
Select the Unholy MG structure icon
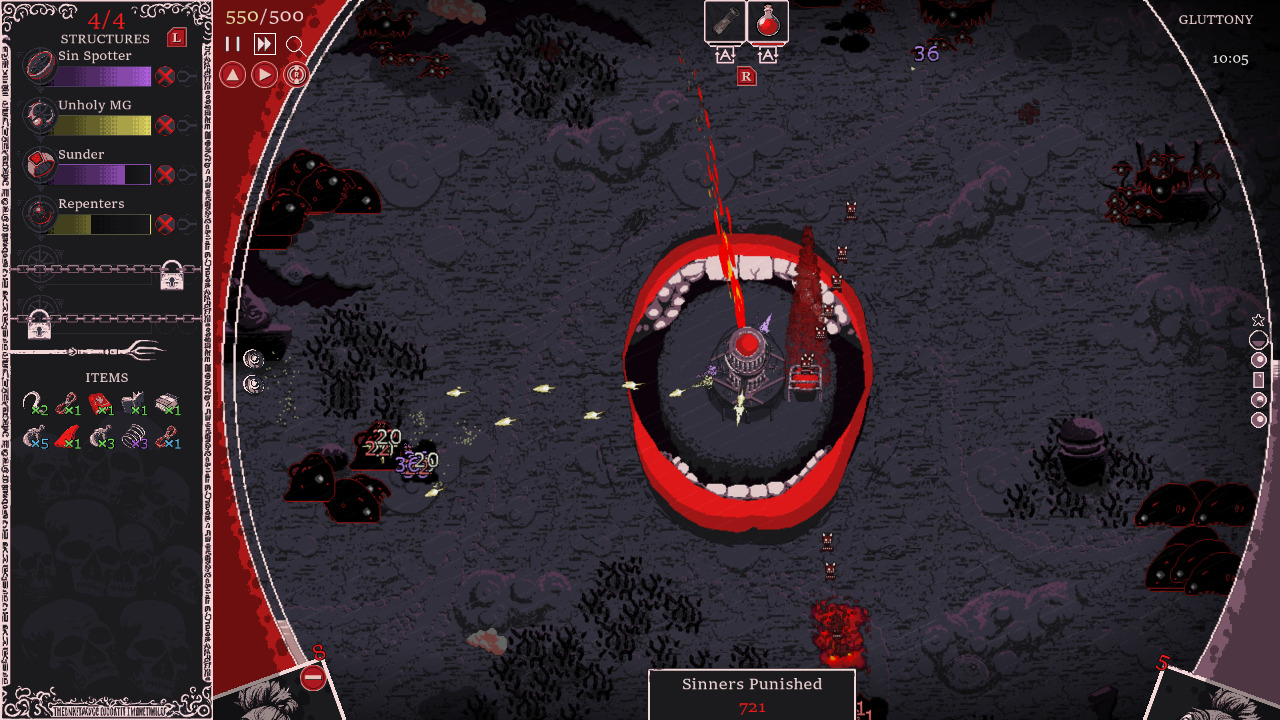[38, 115]
